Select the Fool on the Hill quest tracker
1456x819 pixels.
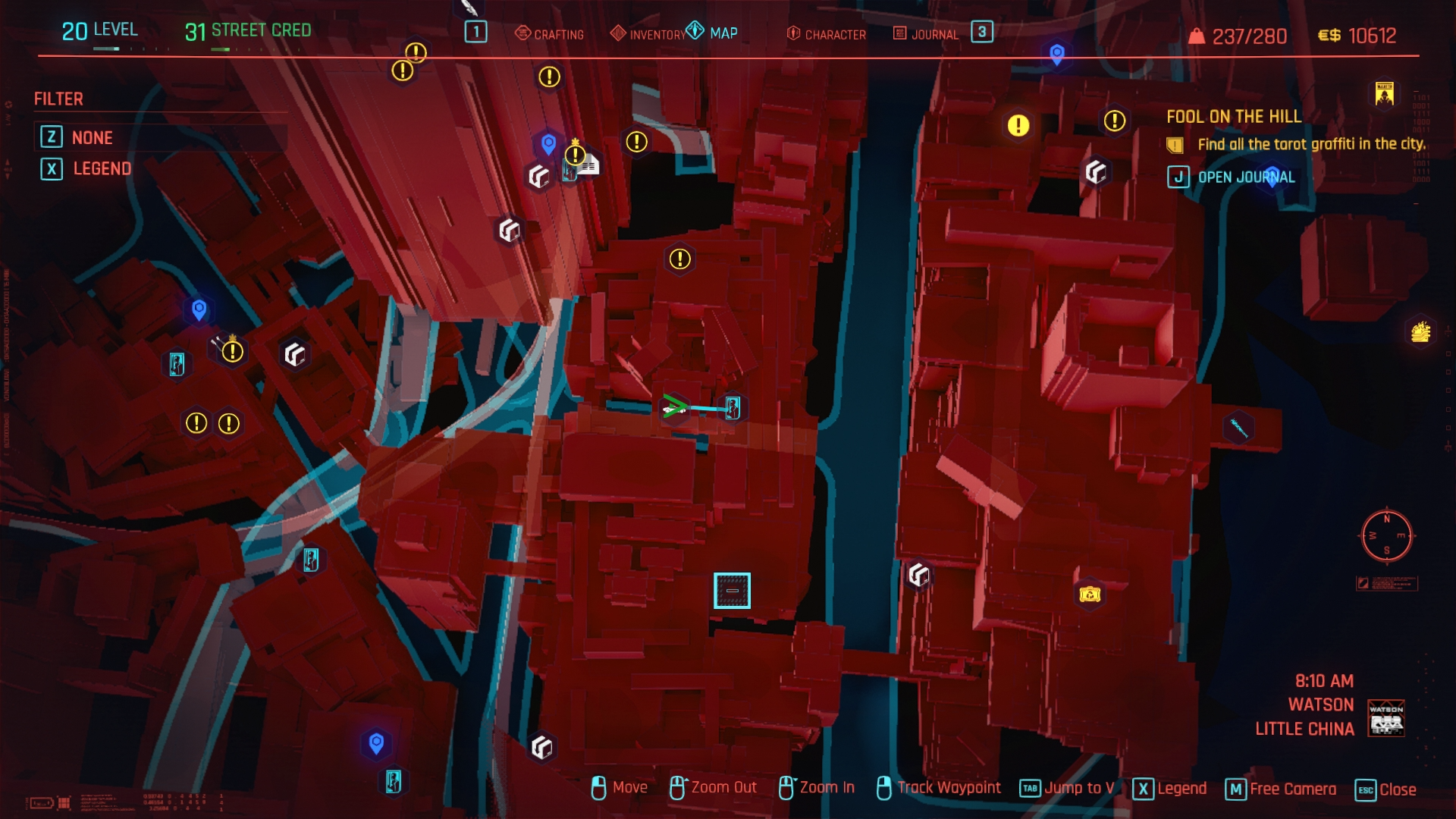click(x=1233, y=117)
